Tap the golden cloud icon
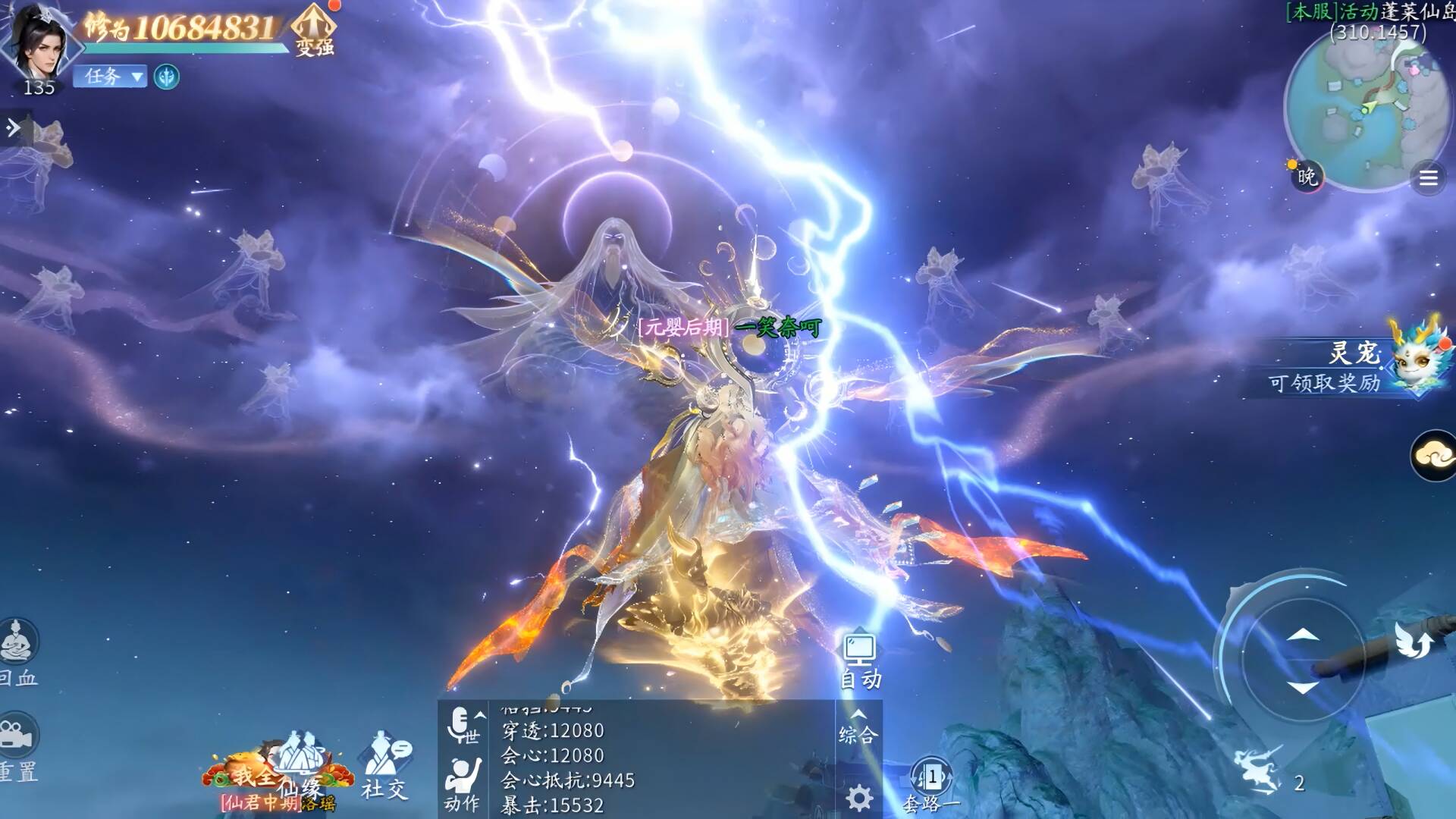Viewport: 1456px width, 819px height. pyautogui.click(x=1432, y=455)
